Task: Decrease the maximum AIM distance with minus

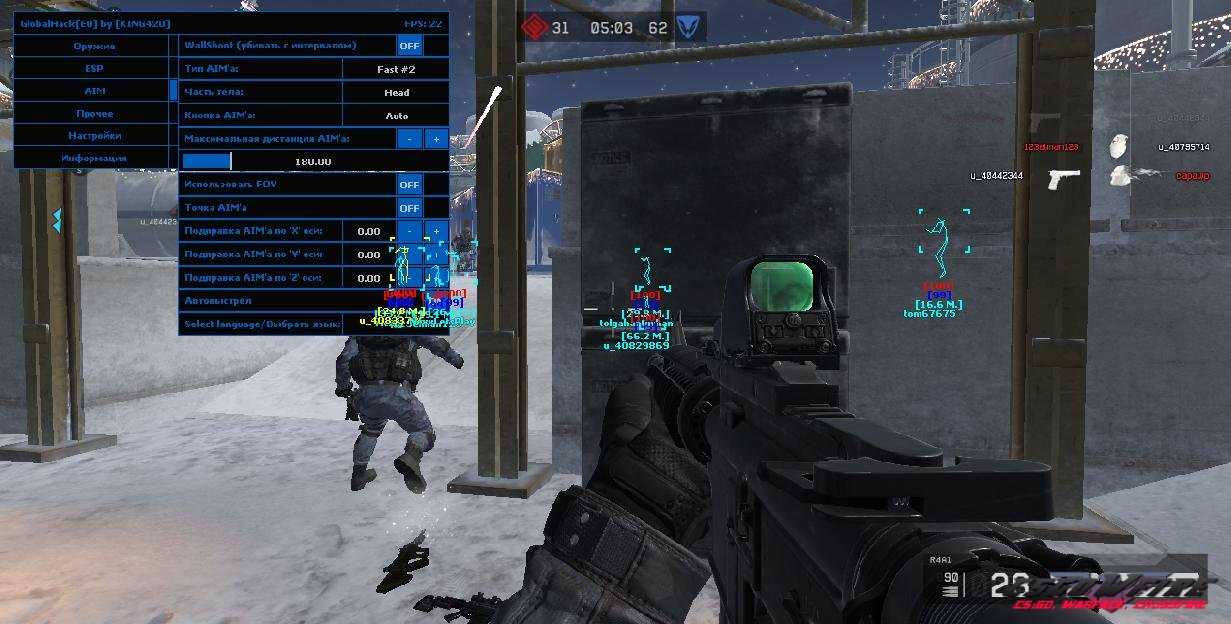Action: [409, 139]
